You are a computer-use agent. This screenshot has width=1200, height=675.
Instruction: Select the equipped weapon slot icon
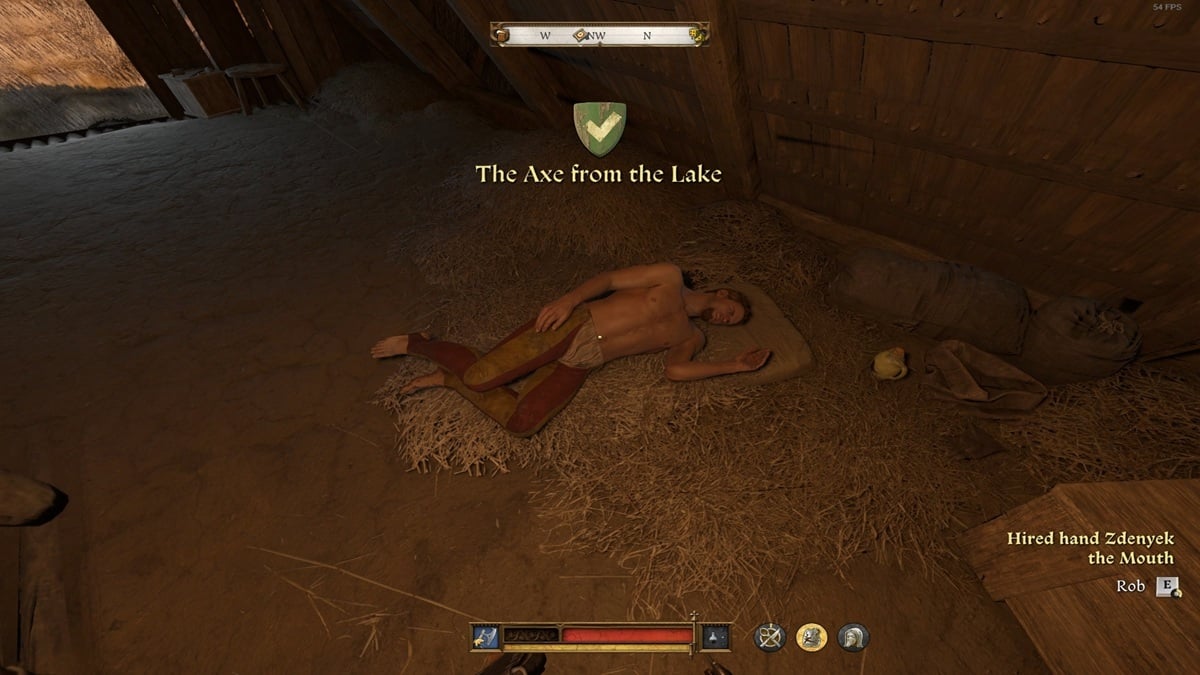pyautogui.click(x=486, y=637)
